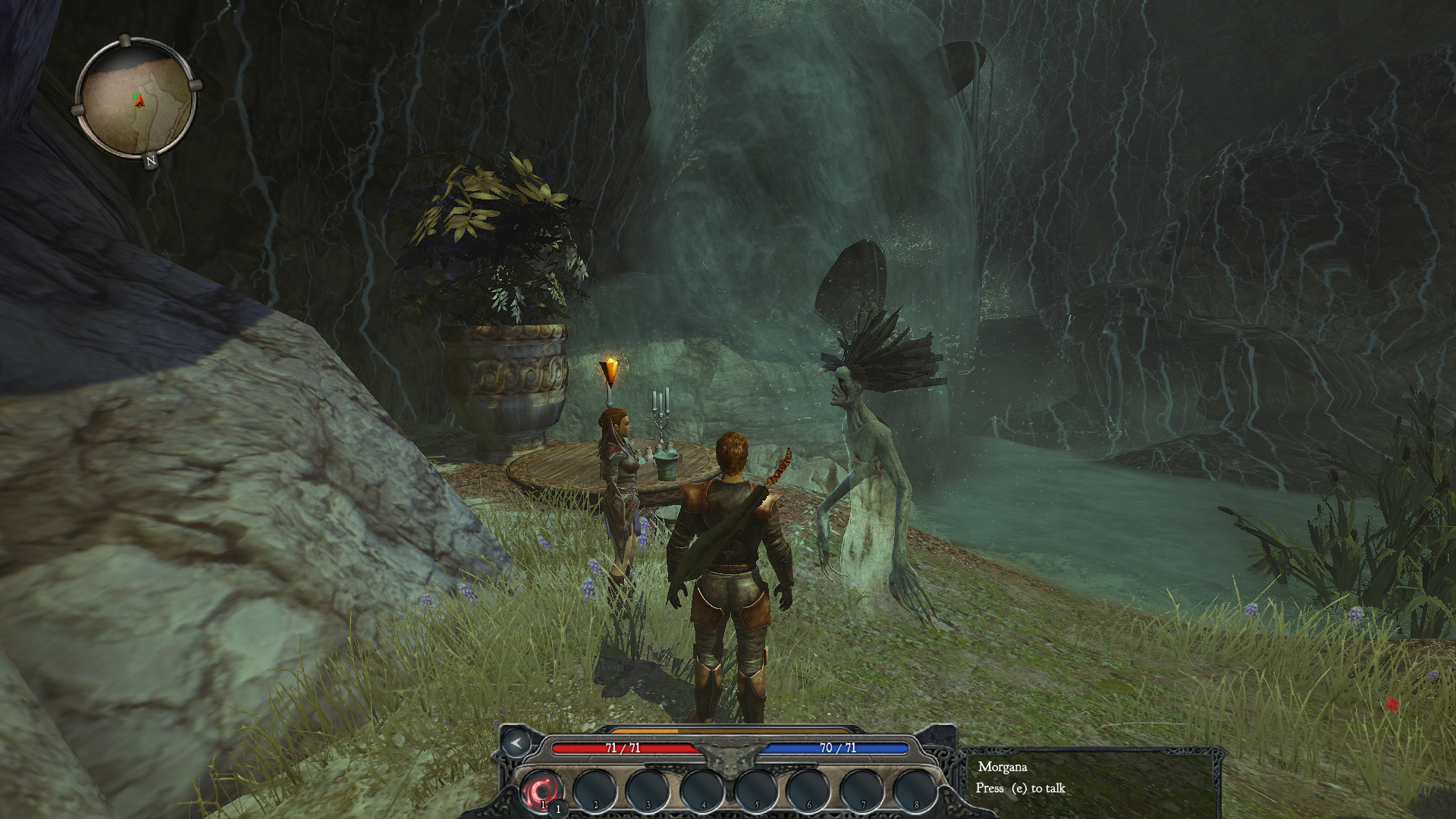Click the N compass marker below the minimap
The width and height of the screenshot is (1456, 819).
(x=152, y=161)
